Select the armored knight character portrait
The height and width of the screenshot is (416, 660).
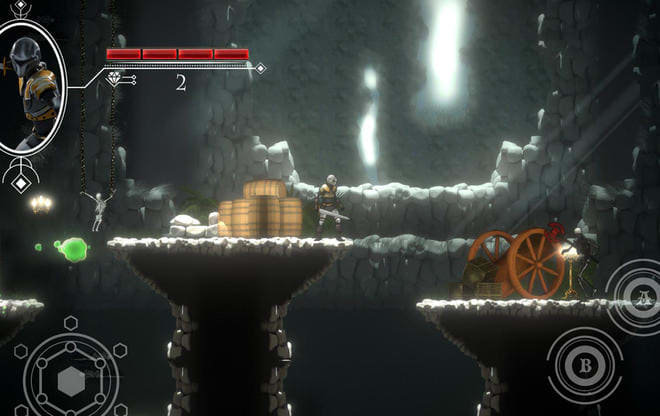30,92
